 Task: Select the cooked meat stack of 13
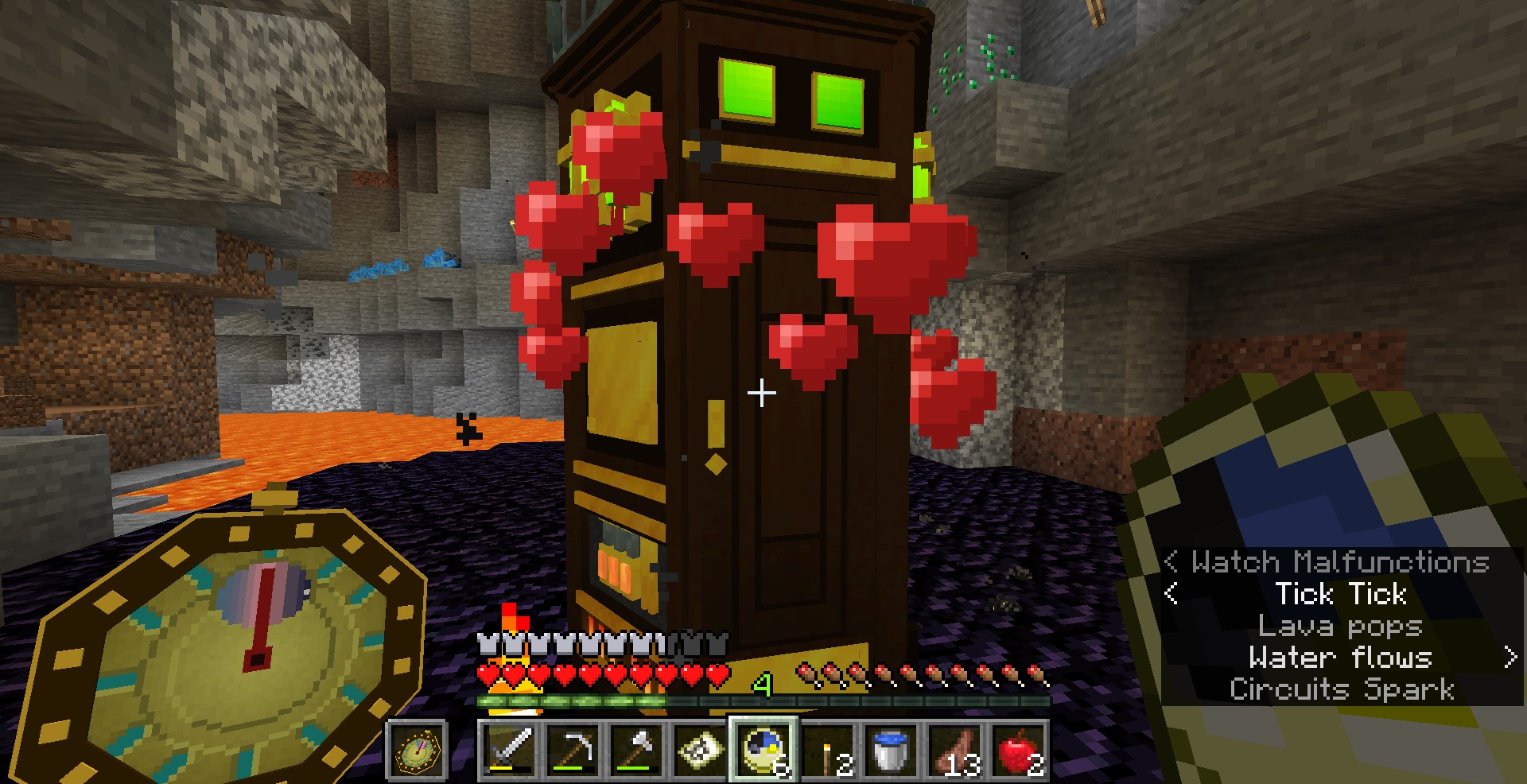pyautogui.click(x=954, y=750)
